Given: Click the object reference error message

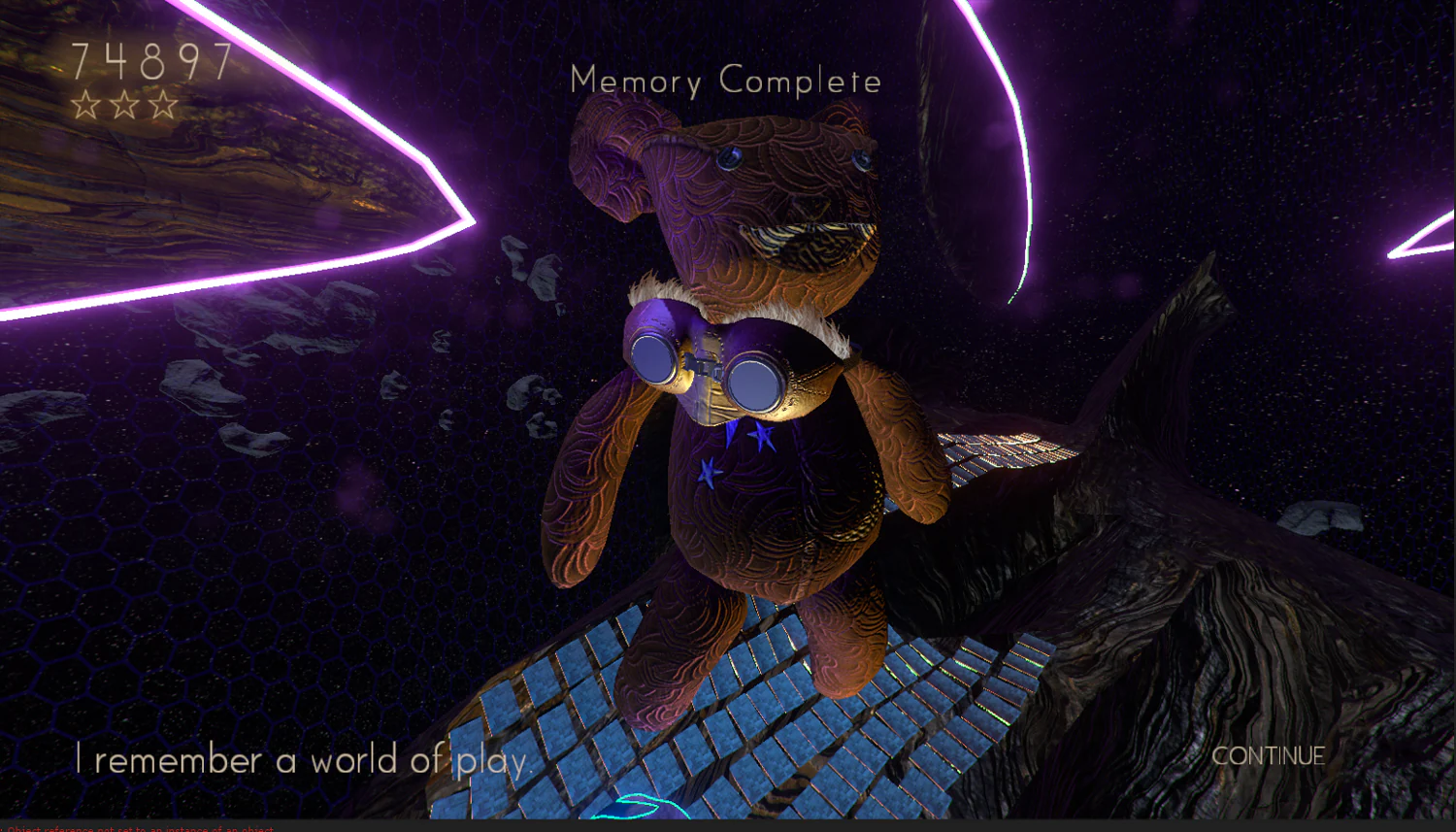Looking at the screenshot, I should (x=136, y=828).
